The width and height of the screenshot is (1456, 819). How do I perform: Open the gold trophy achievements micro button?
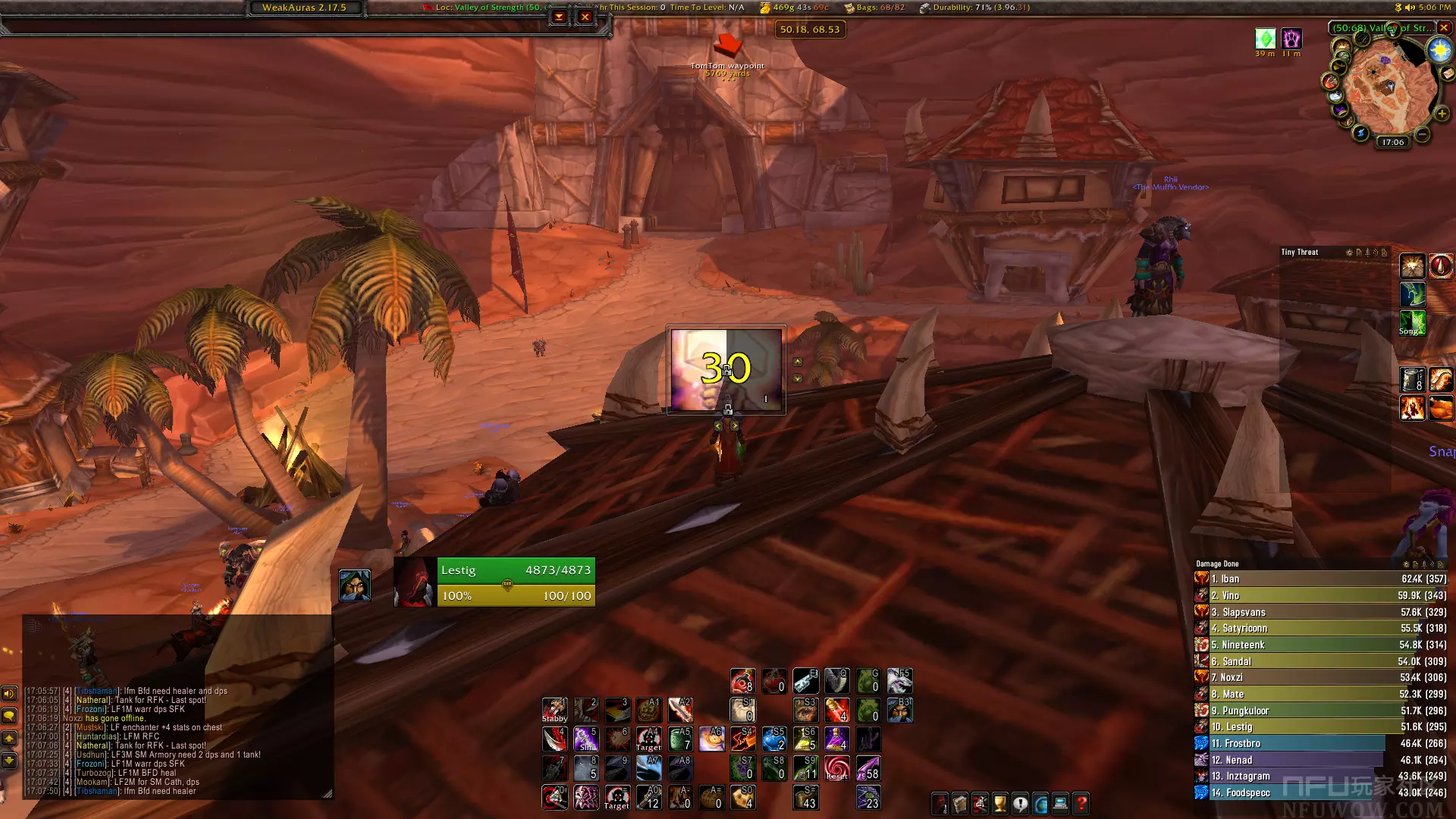click(x=1000, y=803)
